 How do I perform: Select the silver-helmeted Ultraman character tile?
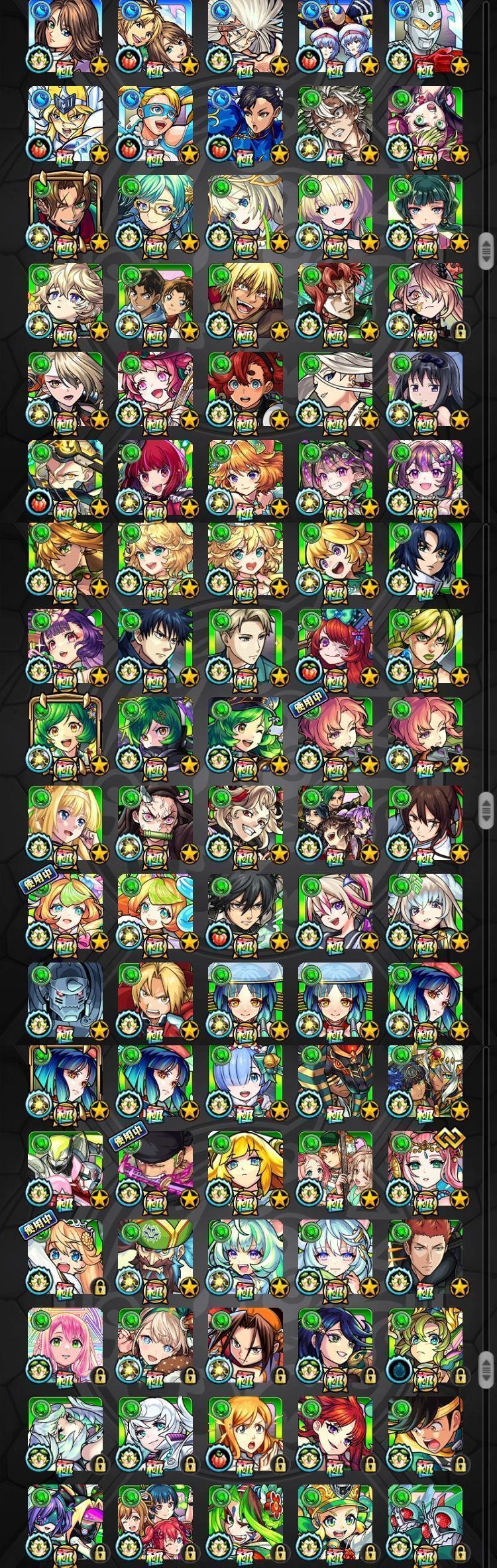coord(425,35)
